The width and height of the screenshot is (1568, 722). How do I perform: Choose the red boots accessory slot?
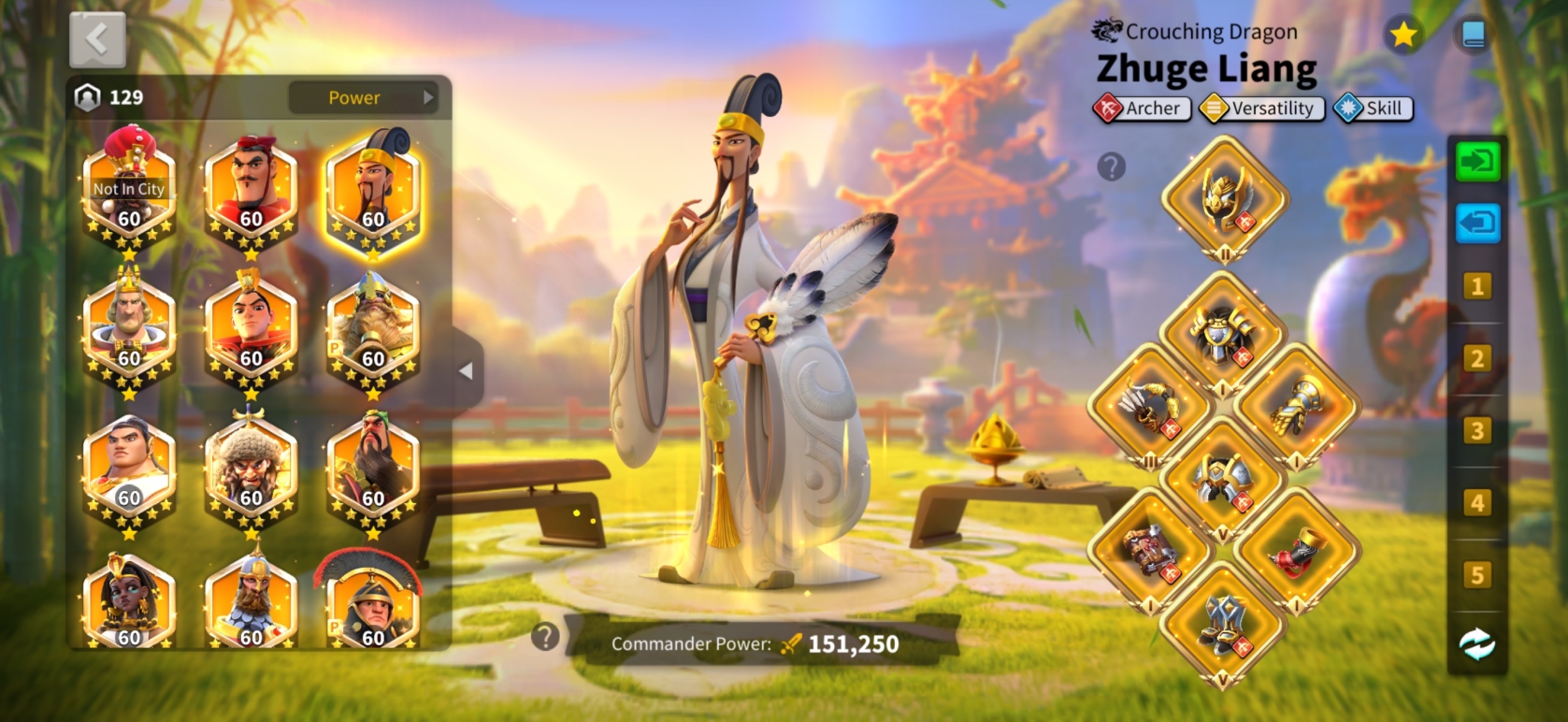(x=1296, y=551)
